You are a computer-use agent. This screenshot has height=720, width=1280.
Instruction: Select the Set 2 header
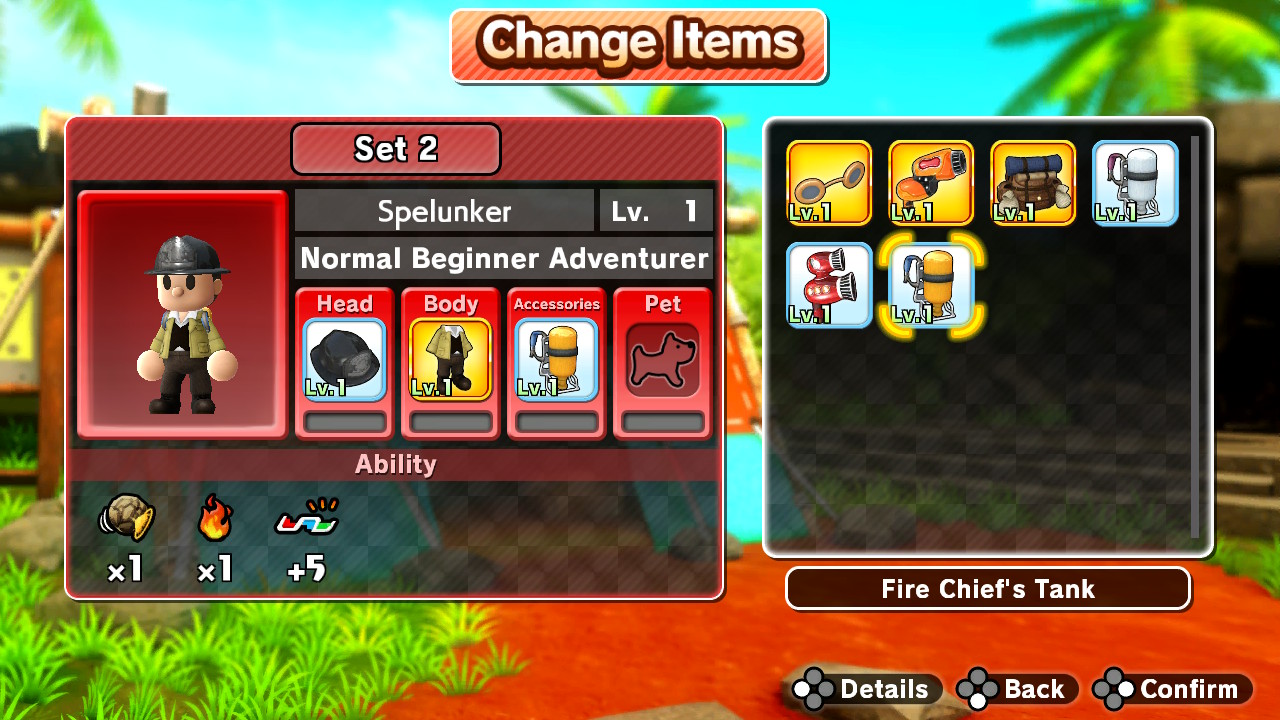(395, 148)
